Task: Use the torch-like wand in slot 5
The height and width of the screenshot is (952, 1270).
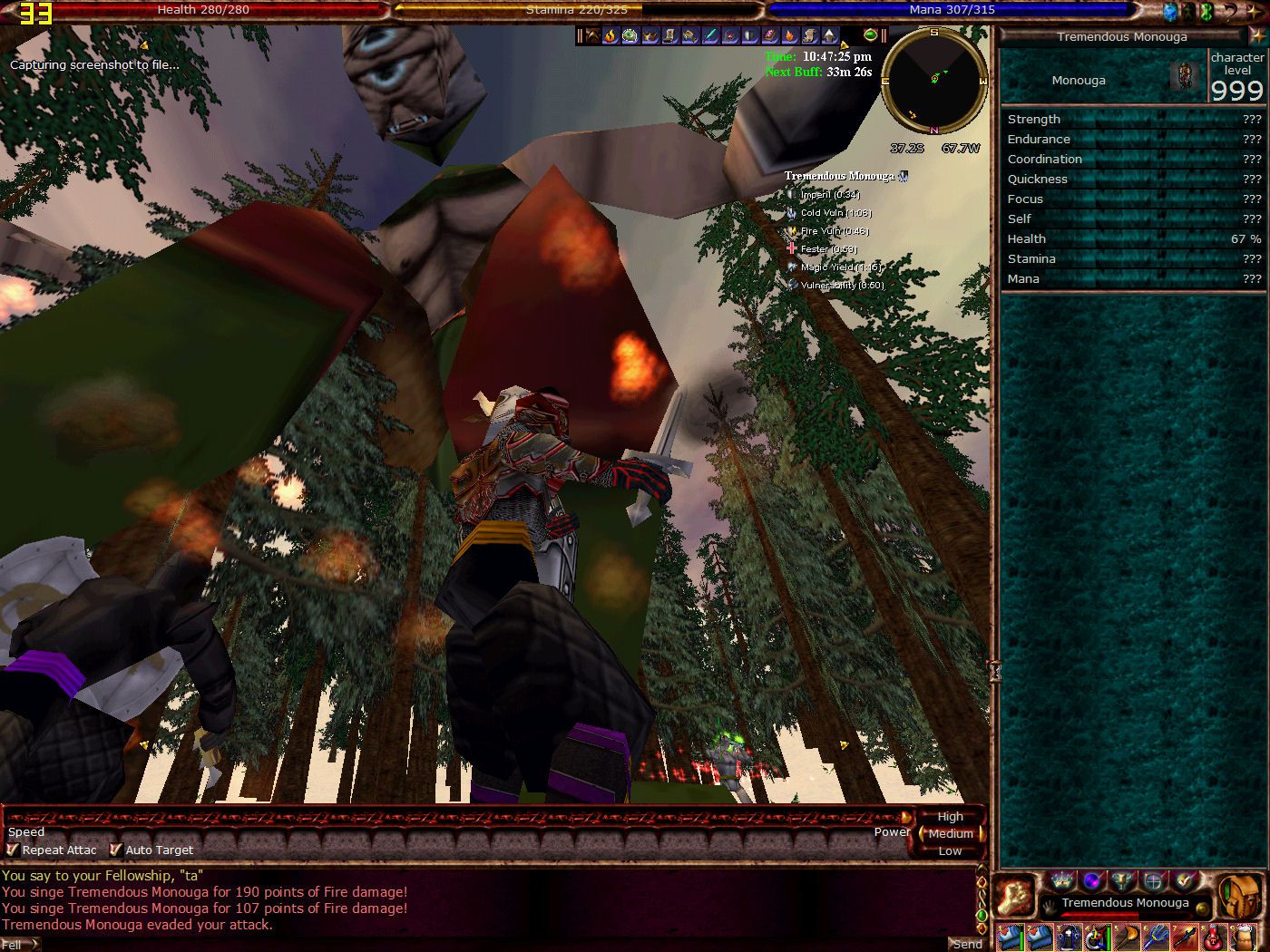Action: (x=1126, y=937)
